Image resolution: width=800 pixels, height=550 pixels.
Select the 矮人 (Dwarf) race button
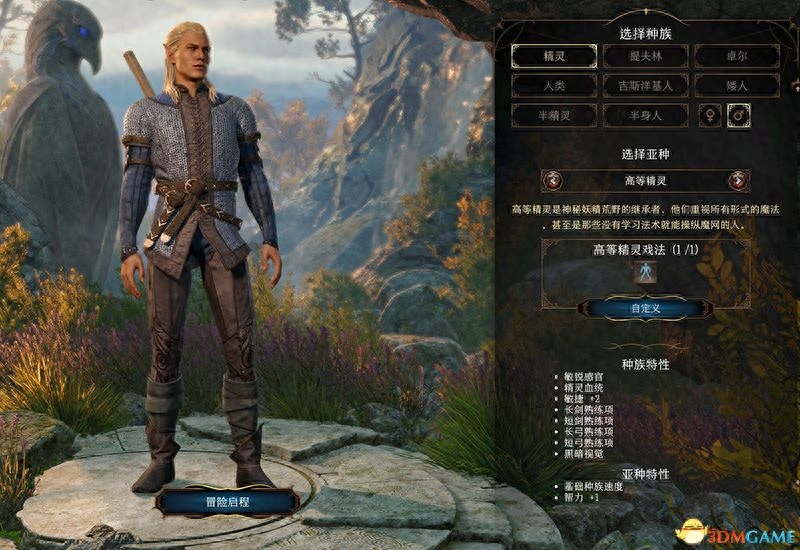tap(736, 86)
